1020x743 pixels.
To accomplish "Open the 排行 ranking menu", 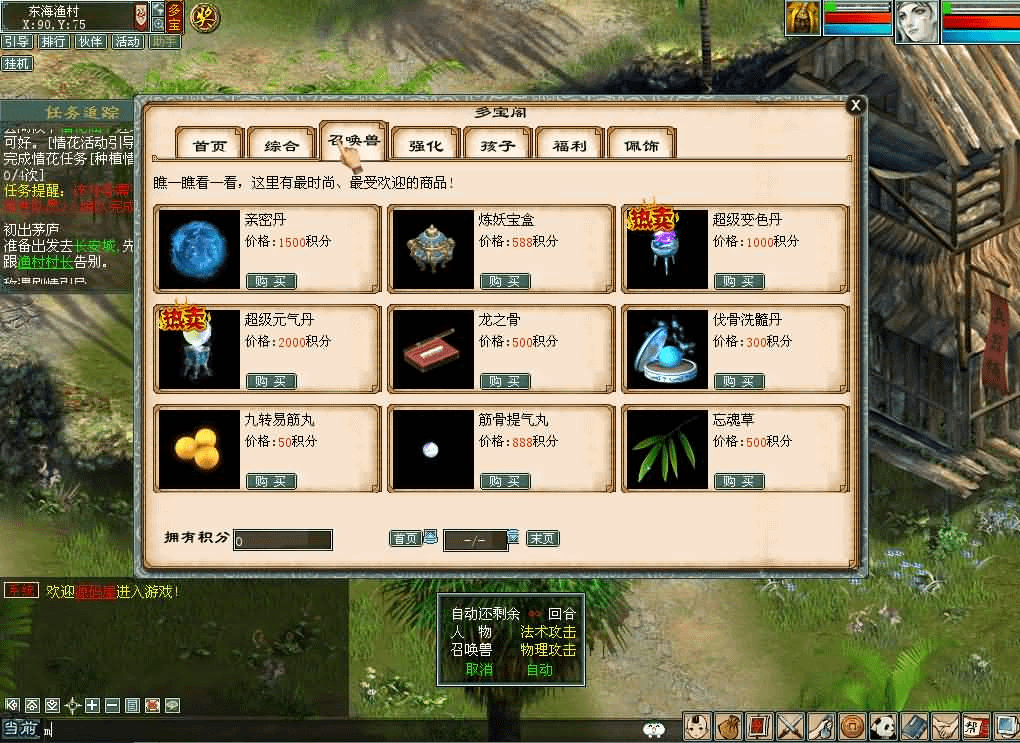I will click(x=53, y=41).
